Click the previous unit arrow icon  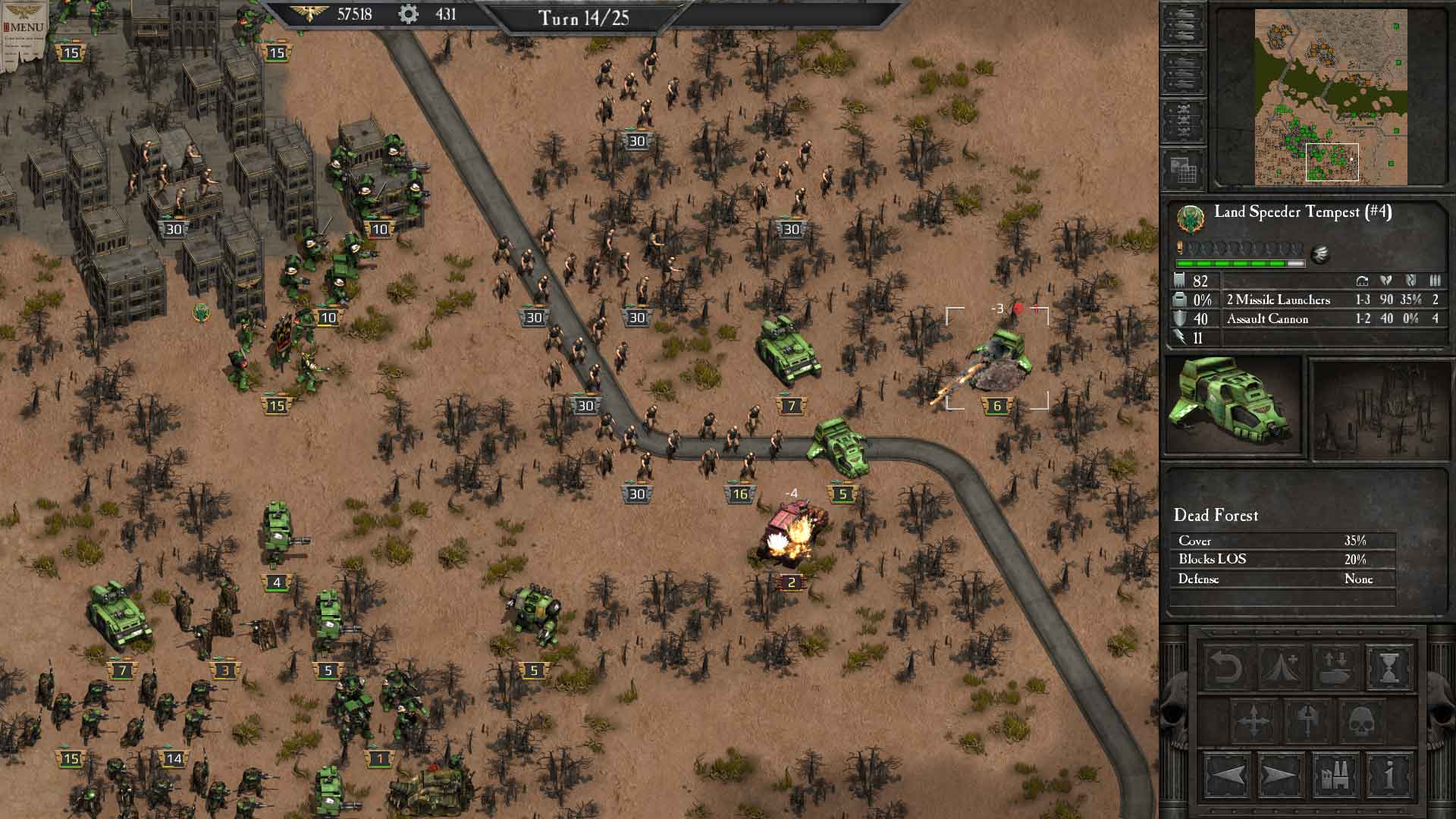click(1227, 775)
